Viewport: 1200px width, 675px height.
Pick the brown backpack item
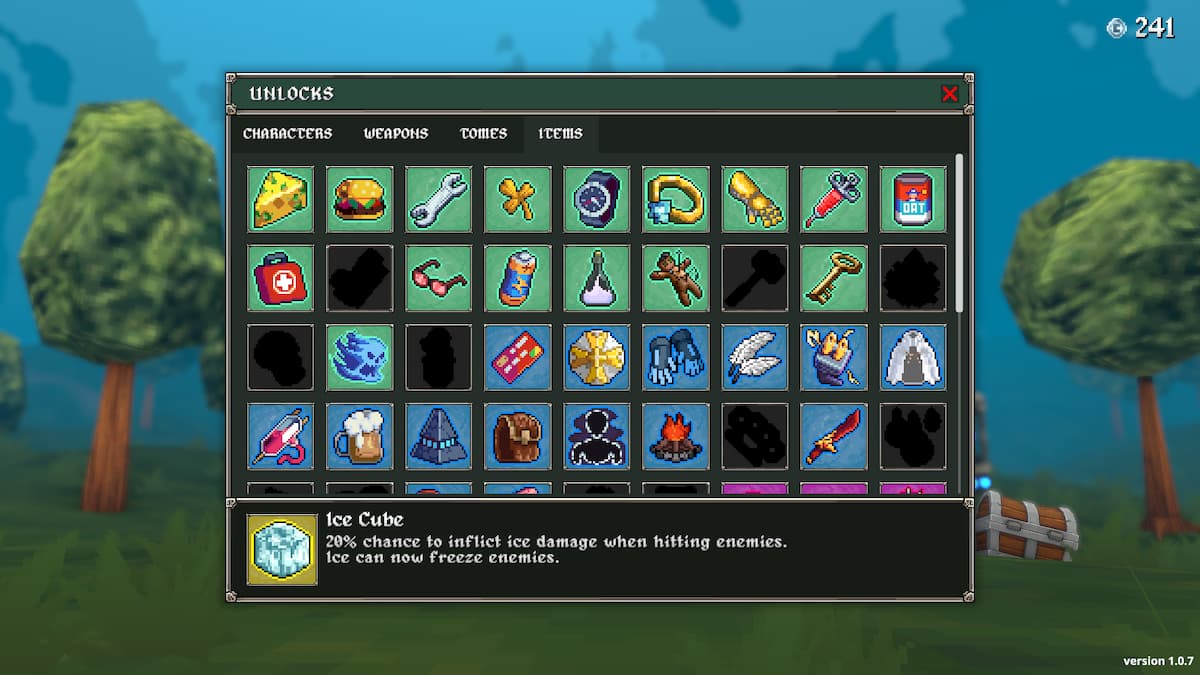[518, 436]
